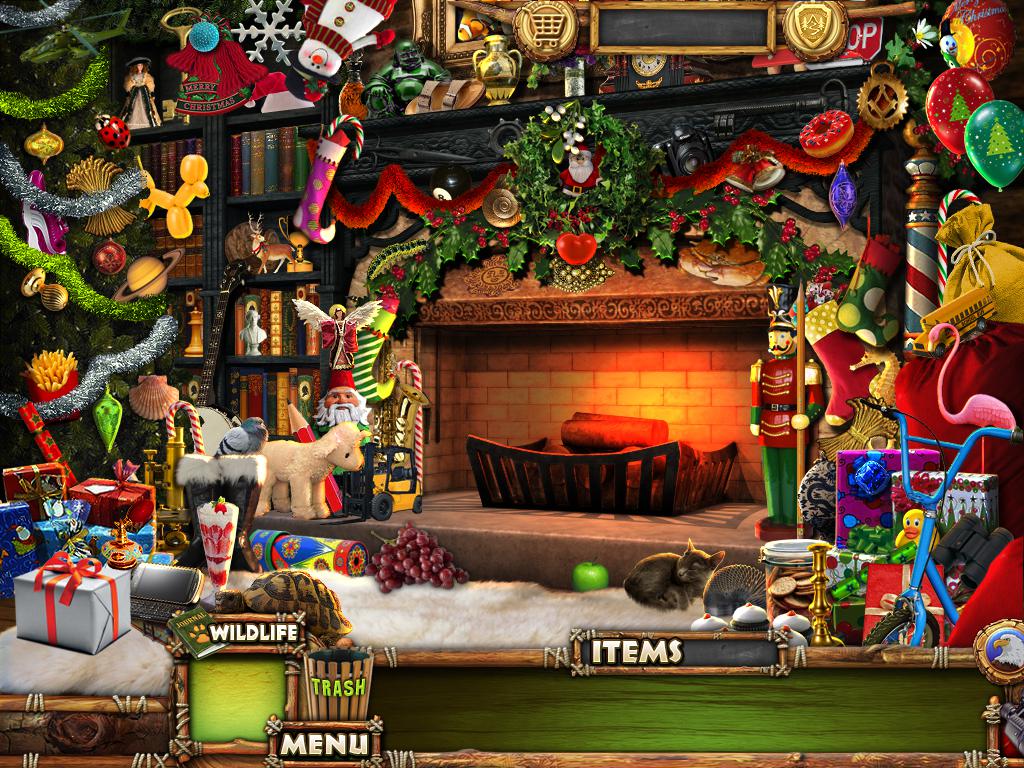
Task: Open the MENU button
Action: pos(323,743)
